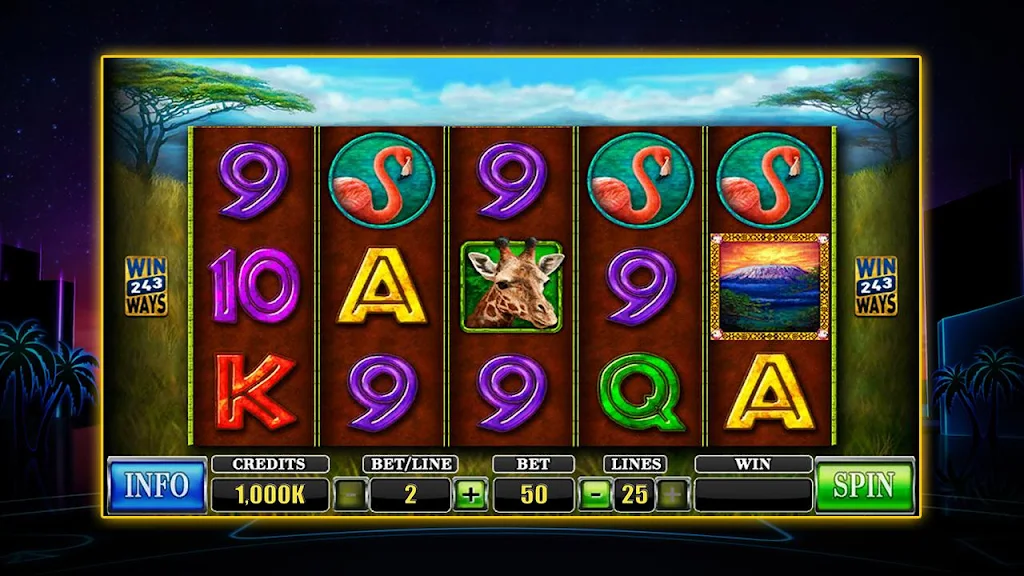Screen dimensions: 1024x576
Task: Reduce the number of Lines with minus
Action: click(x=593, y=494)
